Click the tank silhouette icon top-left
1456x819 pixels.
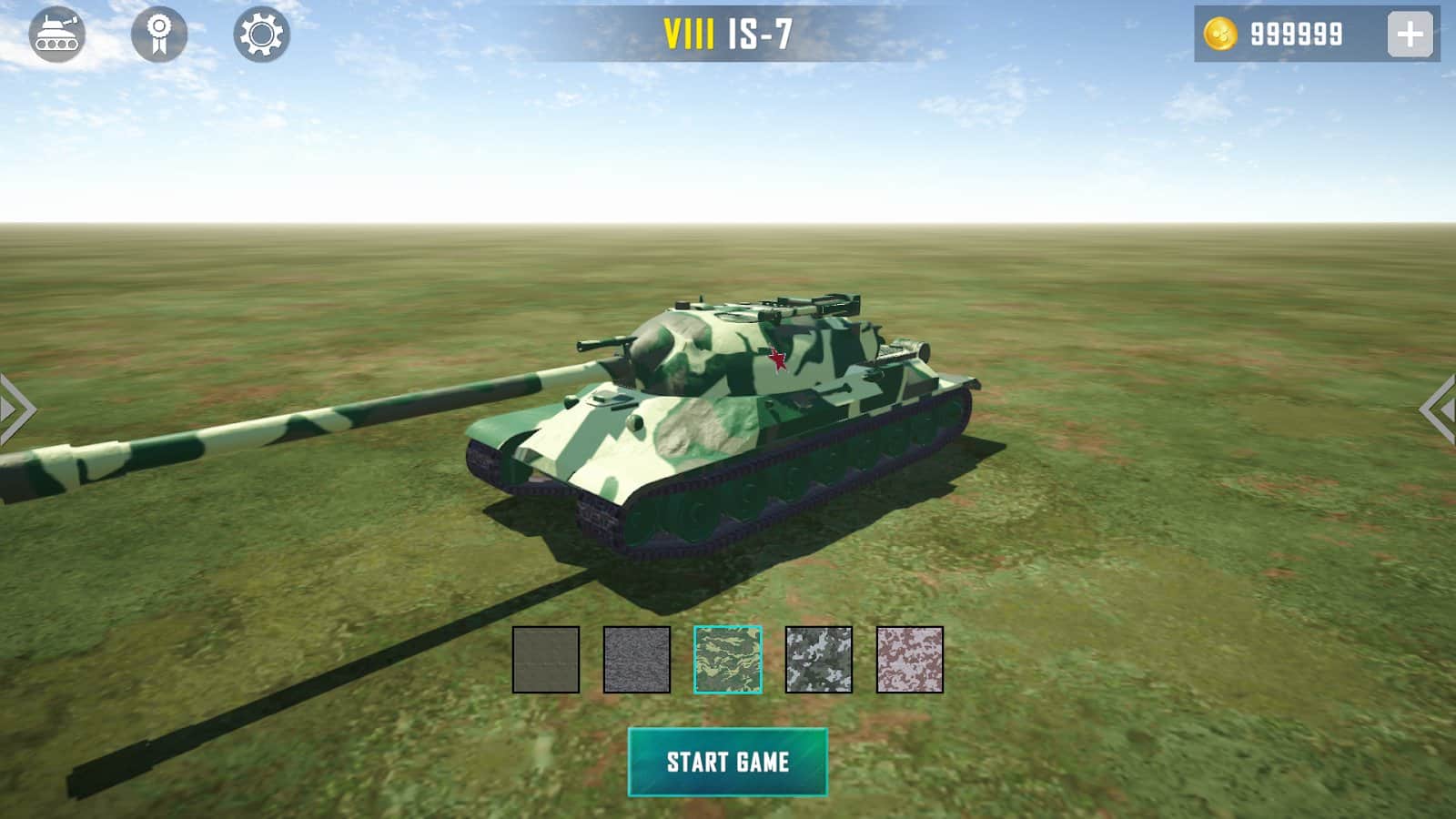tap(56, 35)
